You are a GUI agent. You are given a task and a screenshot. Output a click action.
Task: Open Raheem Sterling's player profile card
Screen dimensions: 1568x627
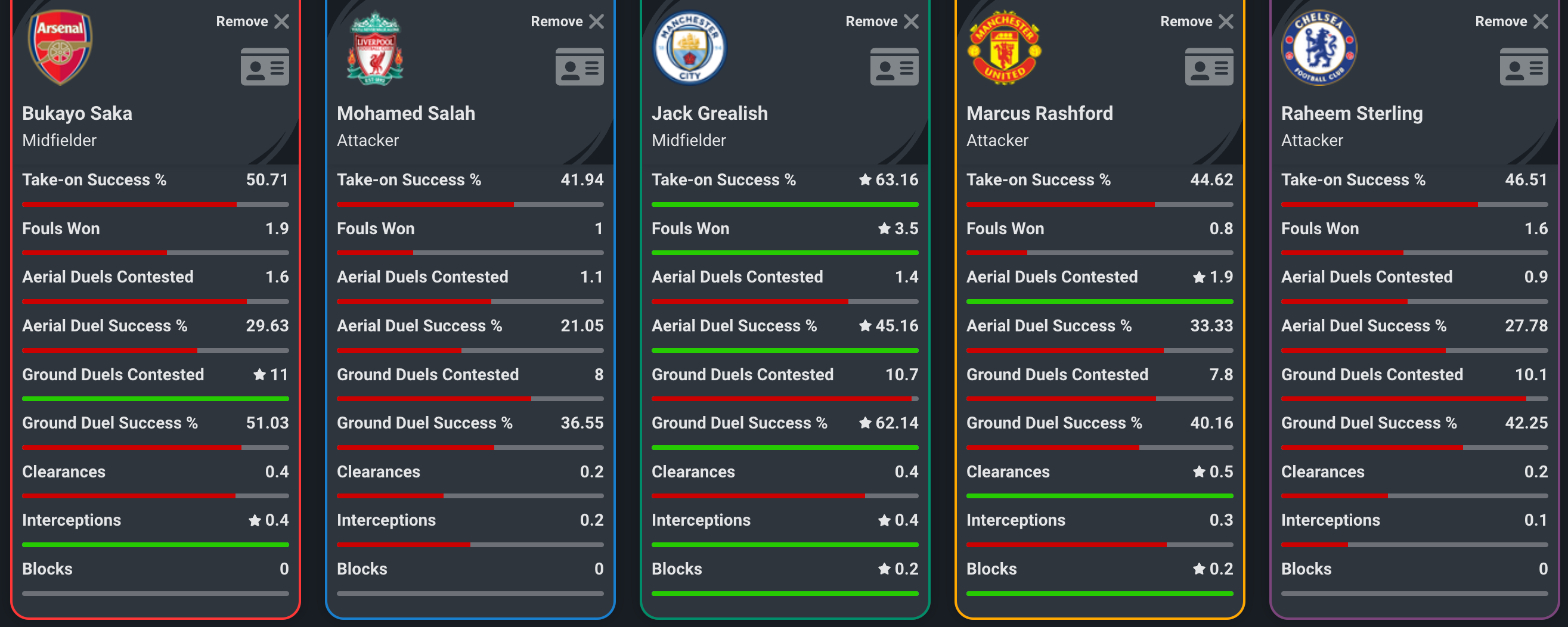(1523, 67)
